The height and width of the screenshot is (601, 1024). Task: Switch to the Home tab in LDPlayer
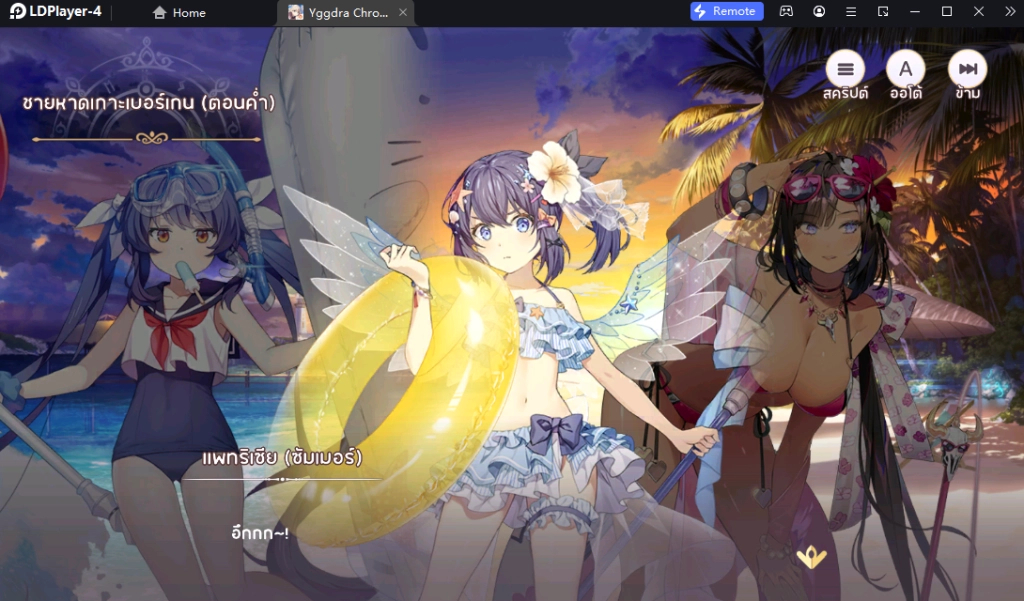point(179,12)
